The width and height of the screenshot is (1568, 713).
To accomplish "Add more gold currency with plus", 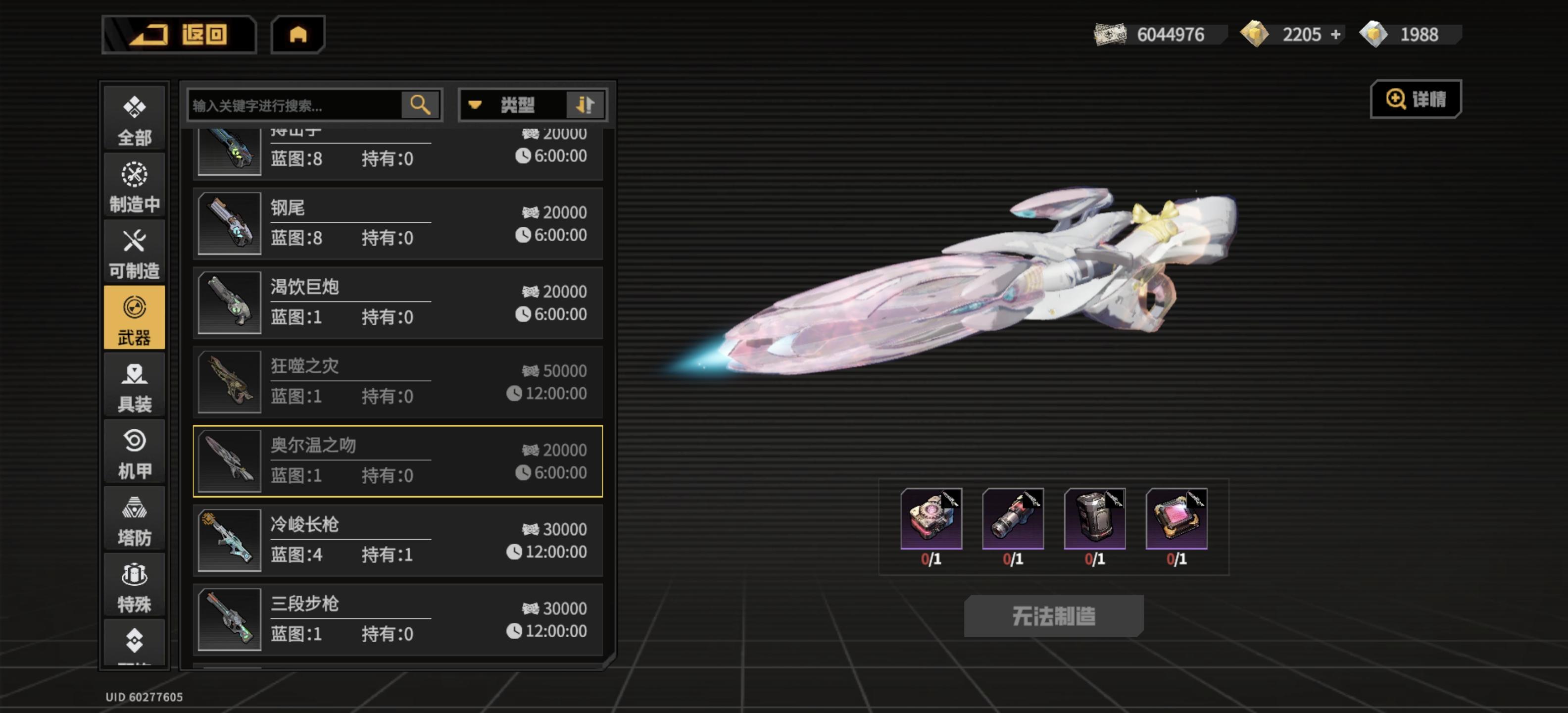I will [x=1335, y=35].
